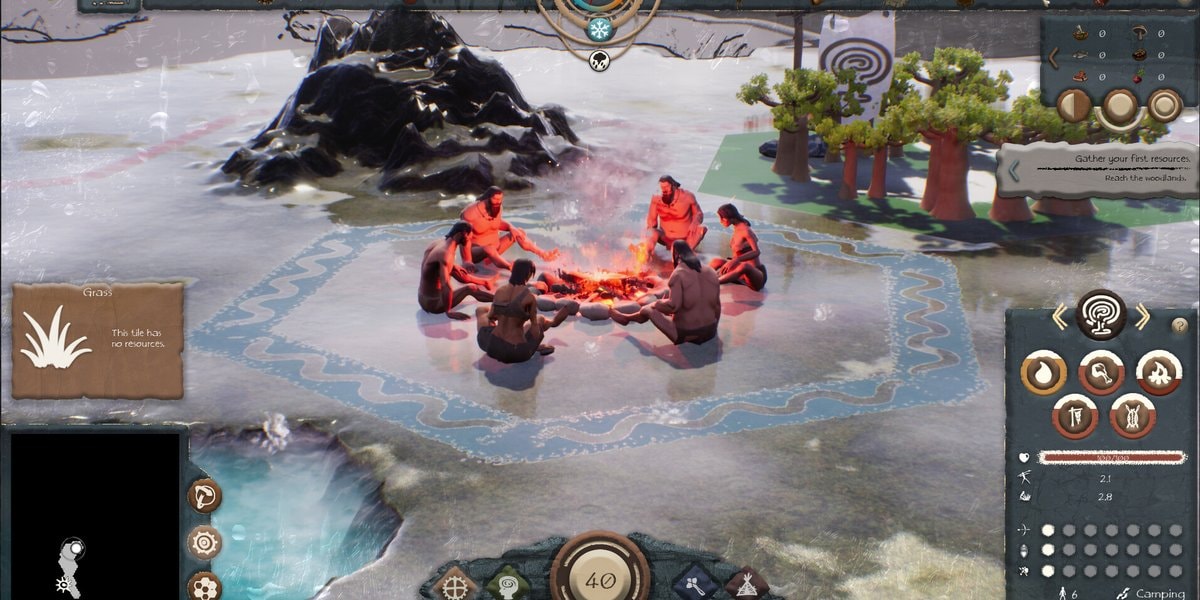Screen dimensions: 1200x600
Task: Collapse the objective panel with its arrow
Action: [x=1013, y=171]
